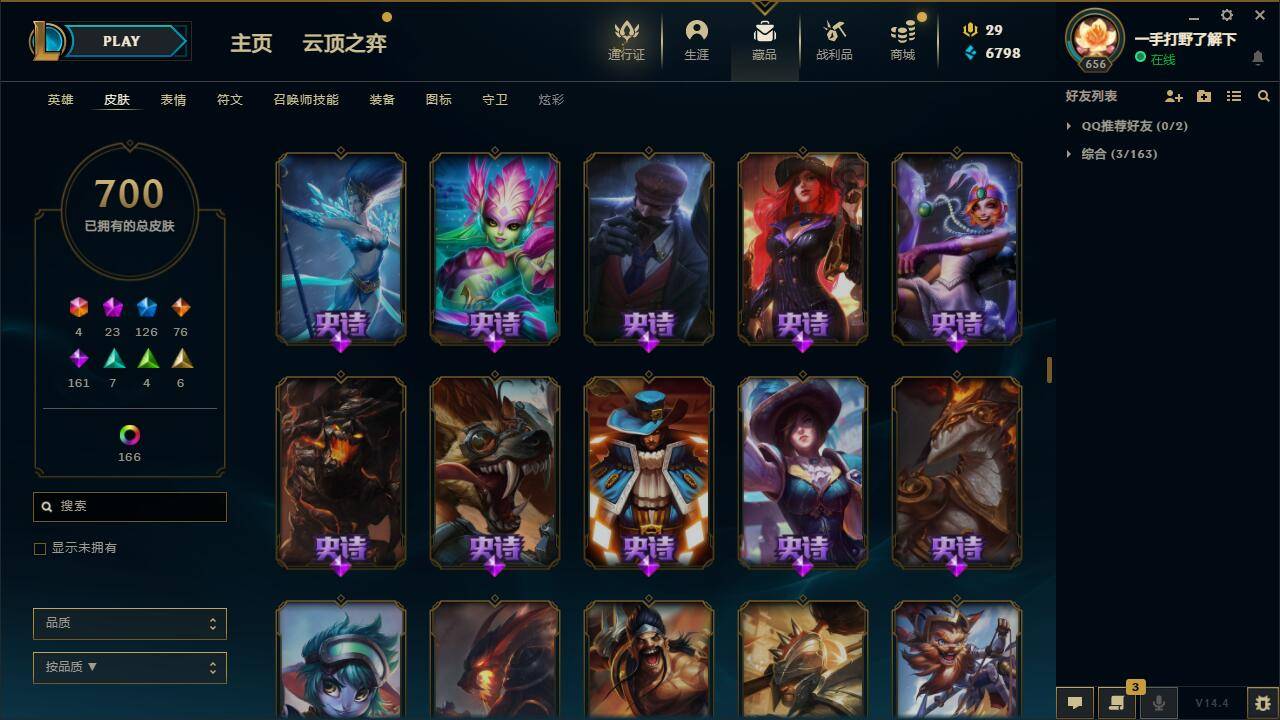
Task: Click the add friend icon above the friend list
Action: click(1171, 96)
